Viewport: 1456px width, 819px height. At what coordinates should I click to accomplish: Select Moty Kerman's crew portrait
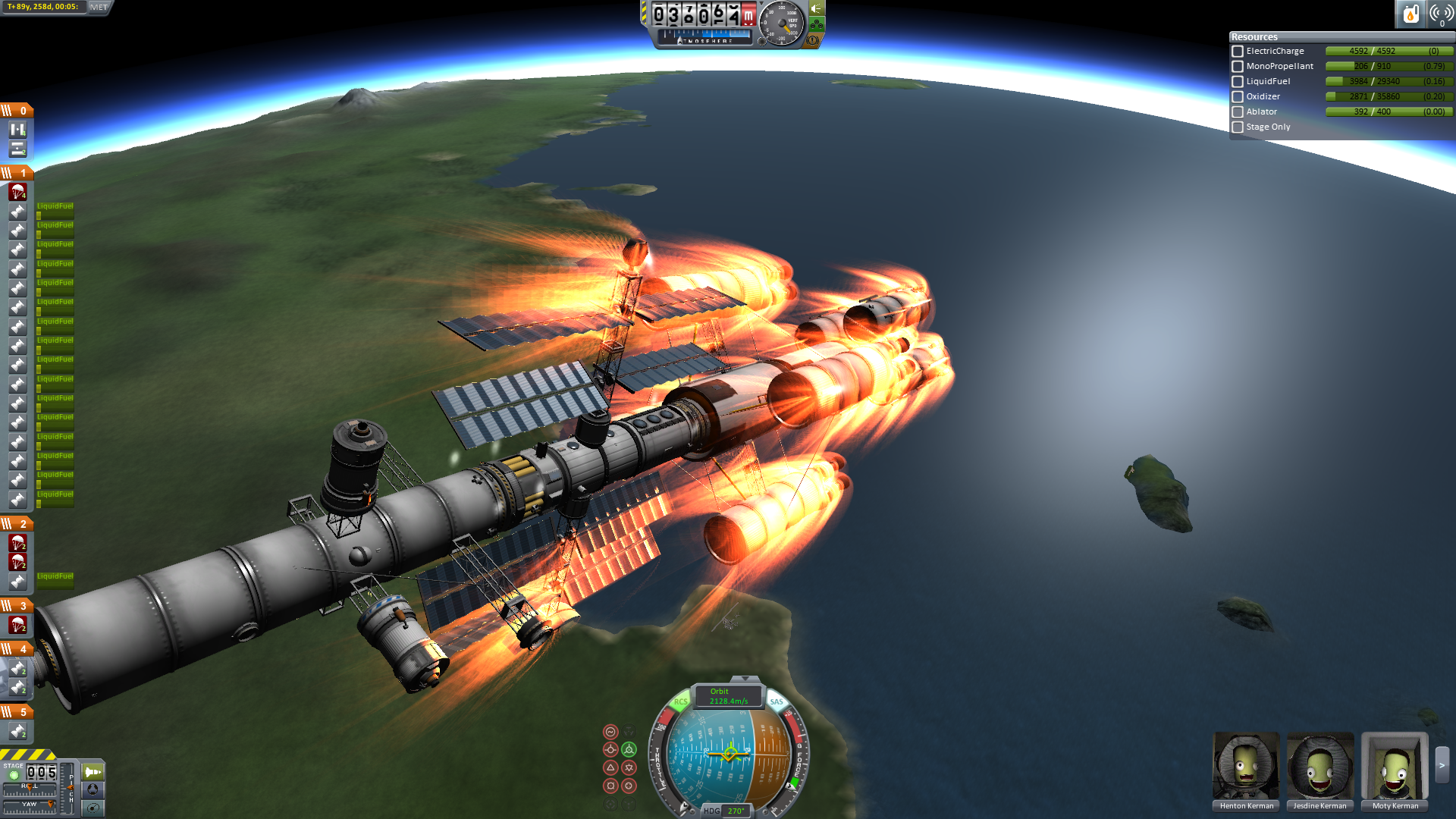tap(1395, 766)
